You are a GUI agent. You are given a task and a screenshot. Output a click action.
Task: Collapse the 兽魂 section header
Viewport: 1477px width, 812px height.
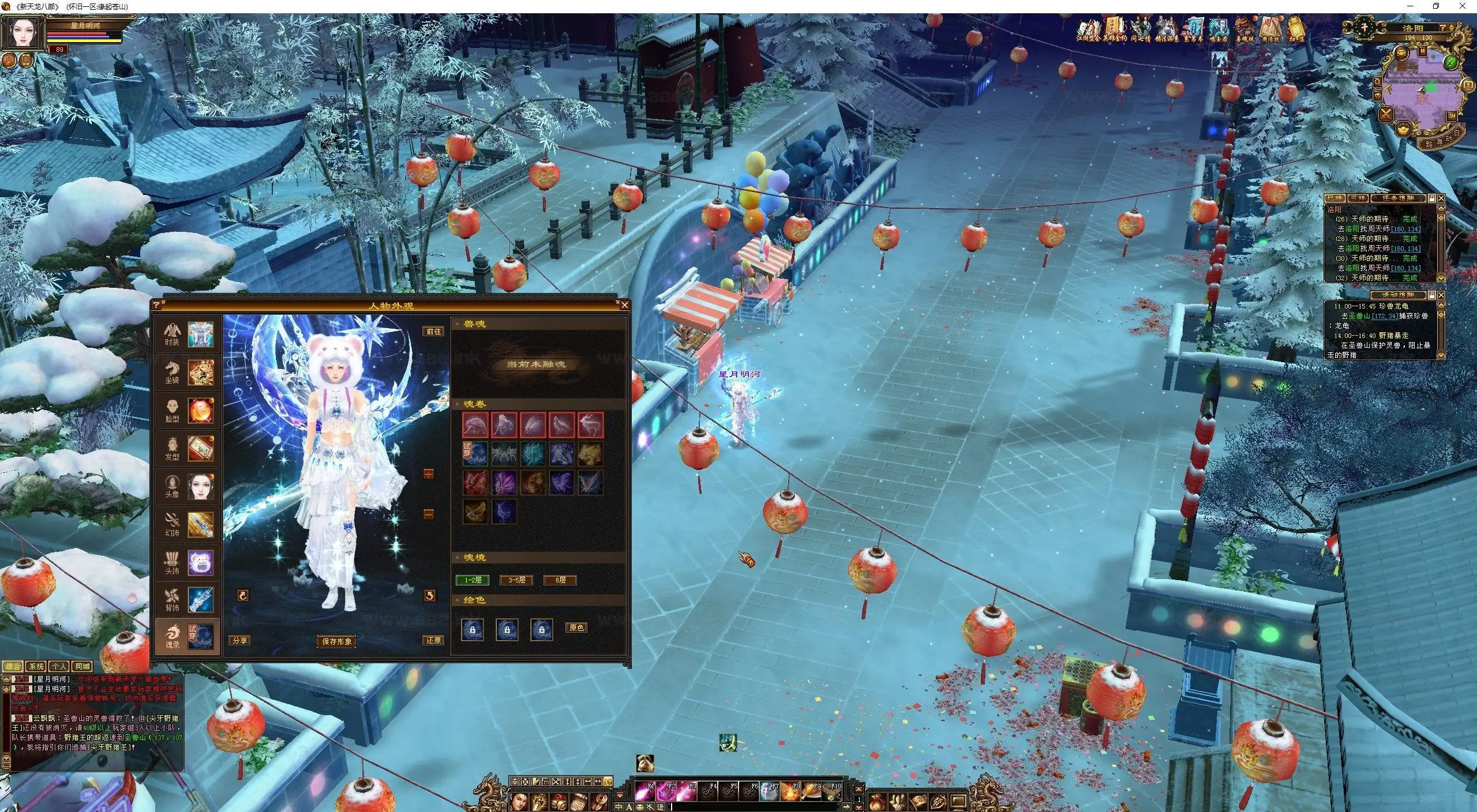coord(475,322)
